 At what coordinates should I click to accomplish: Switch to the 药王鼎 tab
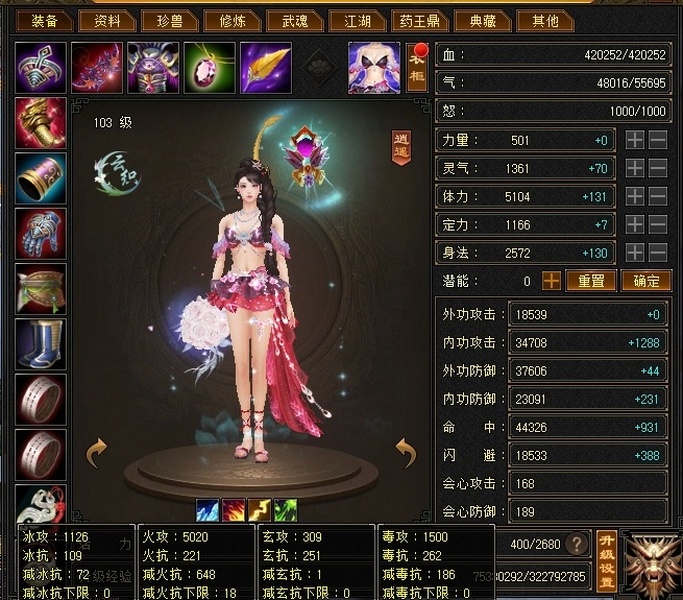click(x=421, y=20)
